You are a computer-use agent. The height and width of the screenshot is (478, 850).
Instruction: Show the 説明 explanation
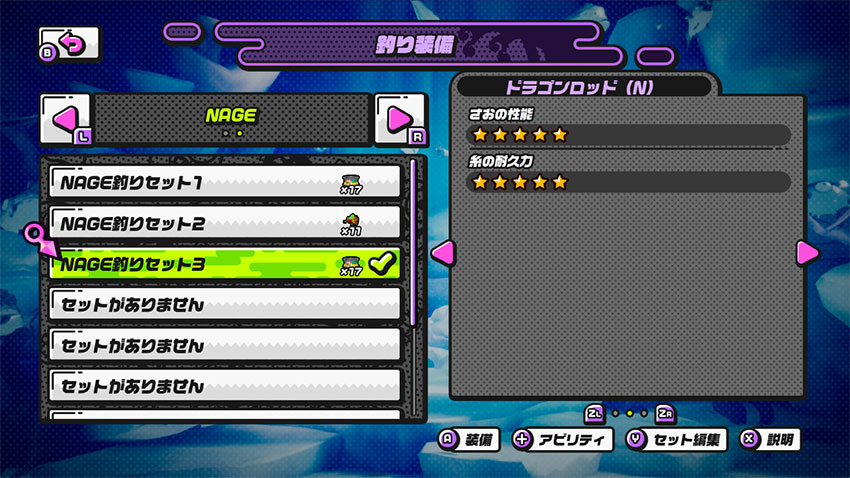770,440
